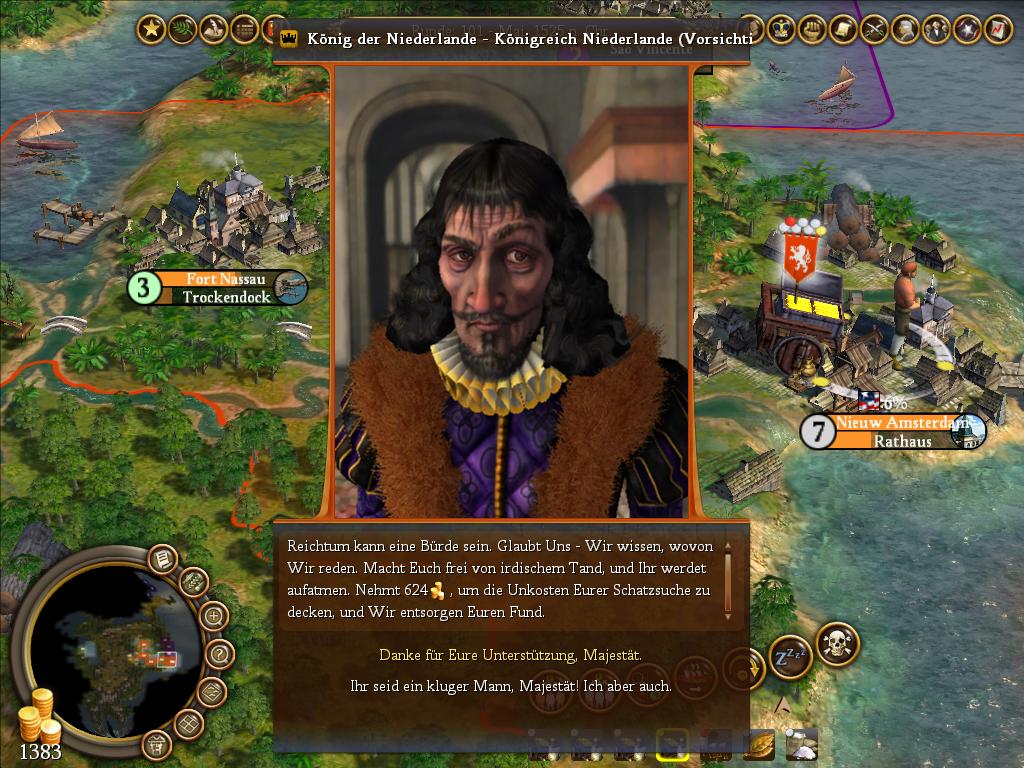
Task: Zoom in with the magnifier plus button
Action: point(214,616)
